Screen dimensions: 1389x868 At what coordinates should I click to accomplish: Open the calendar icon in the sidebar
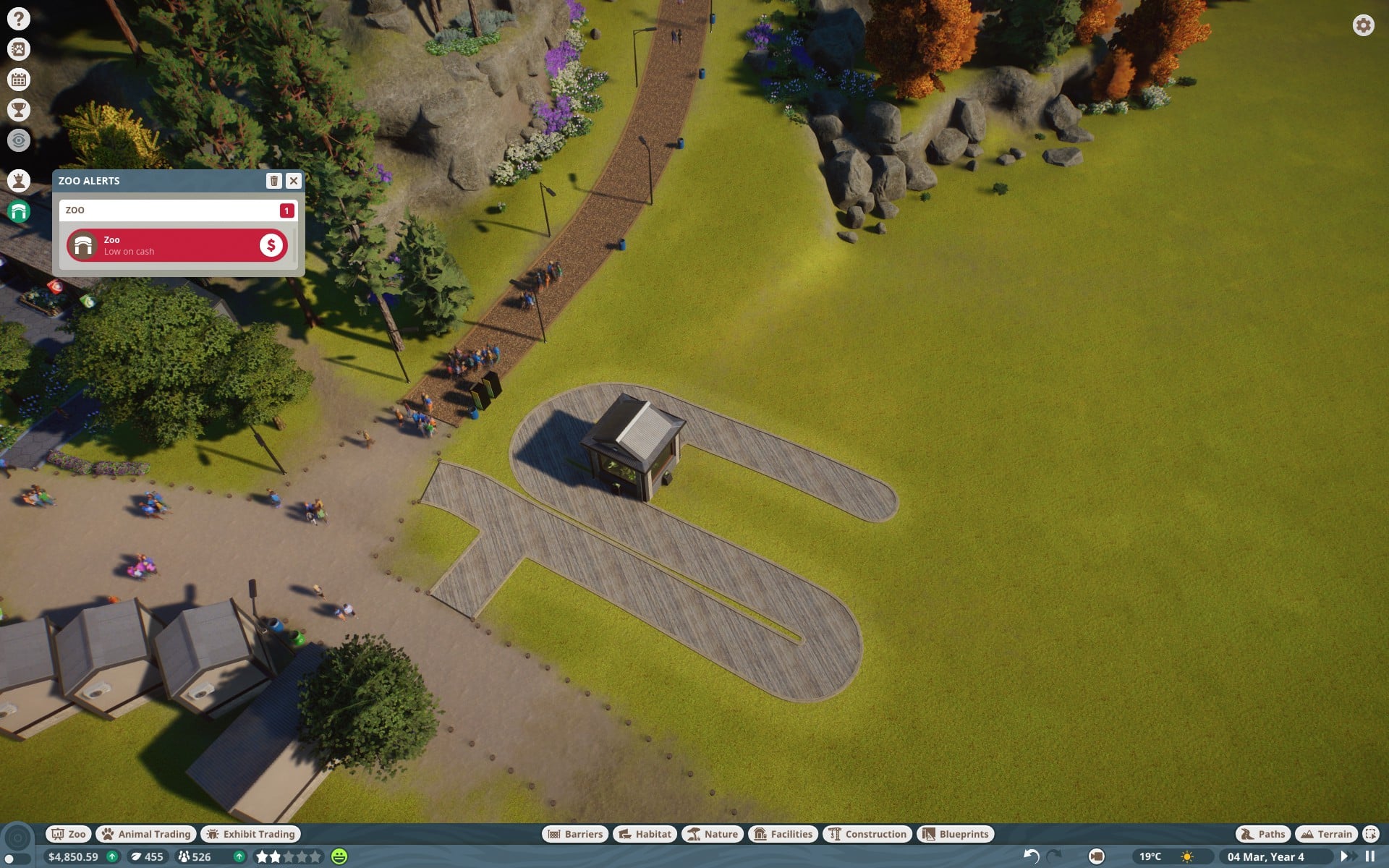click(19, 80)
